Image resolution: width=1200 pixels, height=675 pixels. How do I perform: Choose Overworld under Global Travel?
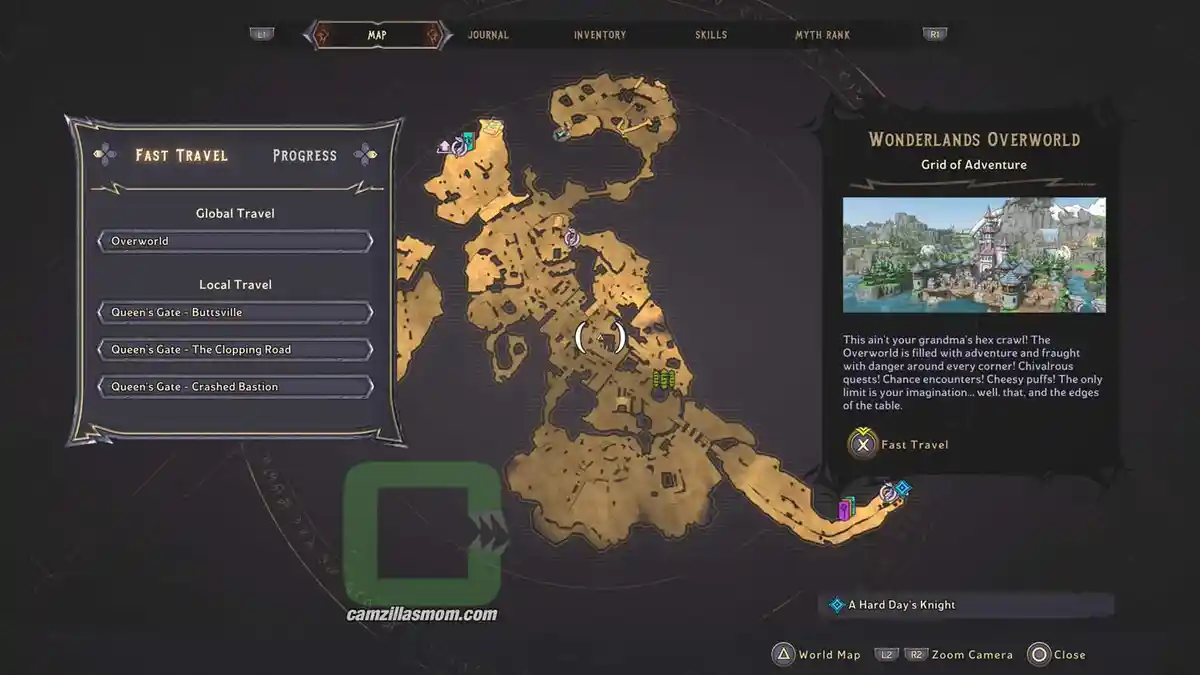pos(235,241)
